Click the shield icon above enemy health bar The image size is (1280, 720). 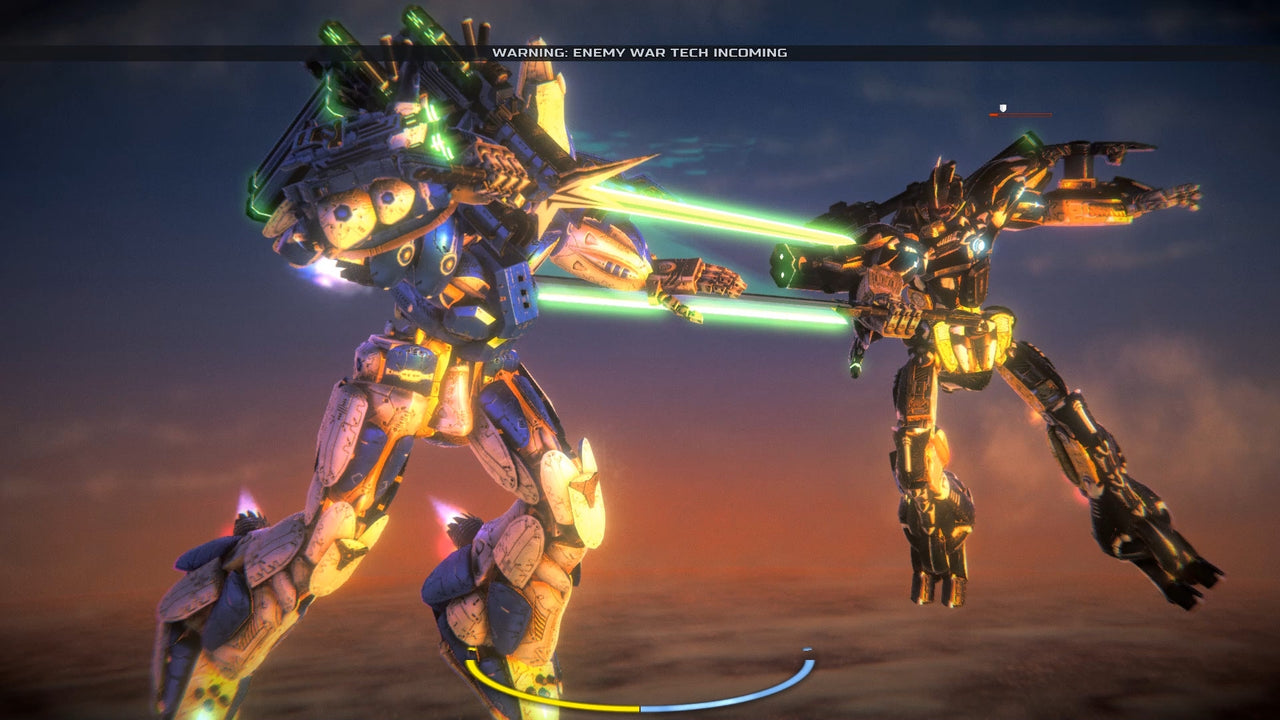tap(1003, 107)
